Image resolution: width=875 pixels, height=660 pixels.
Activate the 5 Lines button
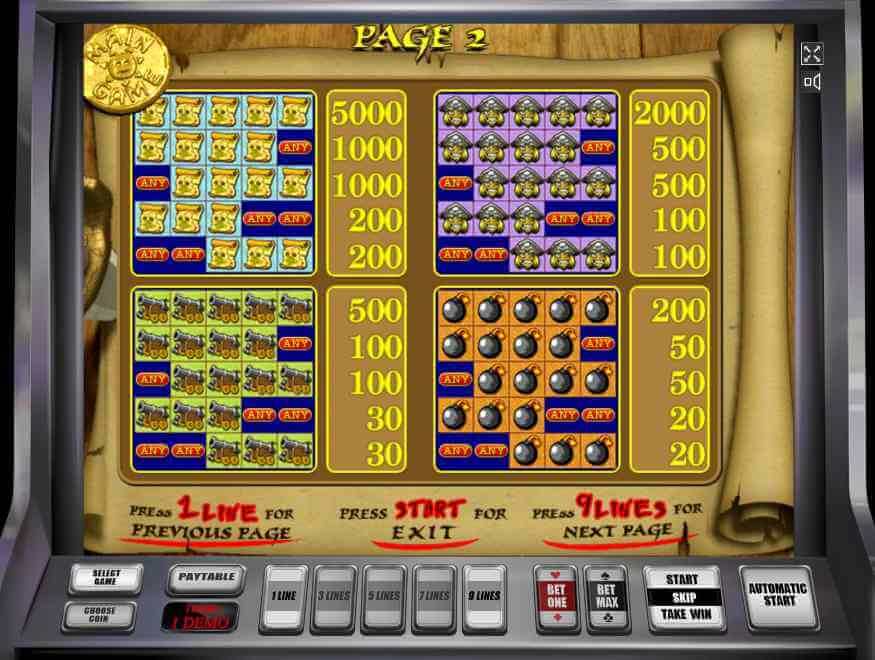(x=384, y=597)
